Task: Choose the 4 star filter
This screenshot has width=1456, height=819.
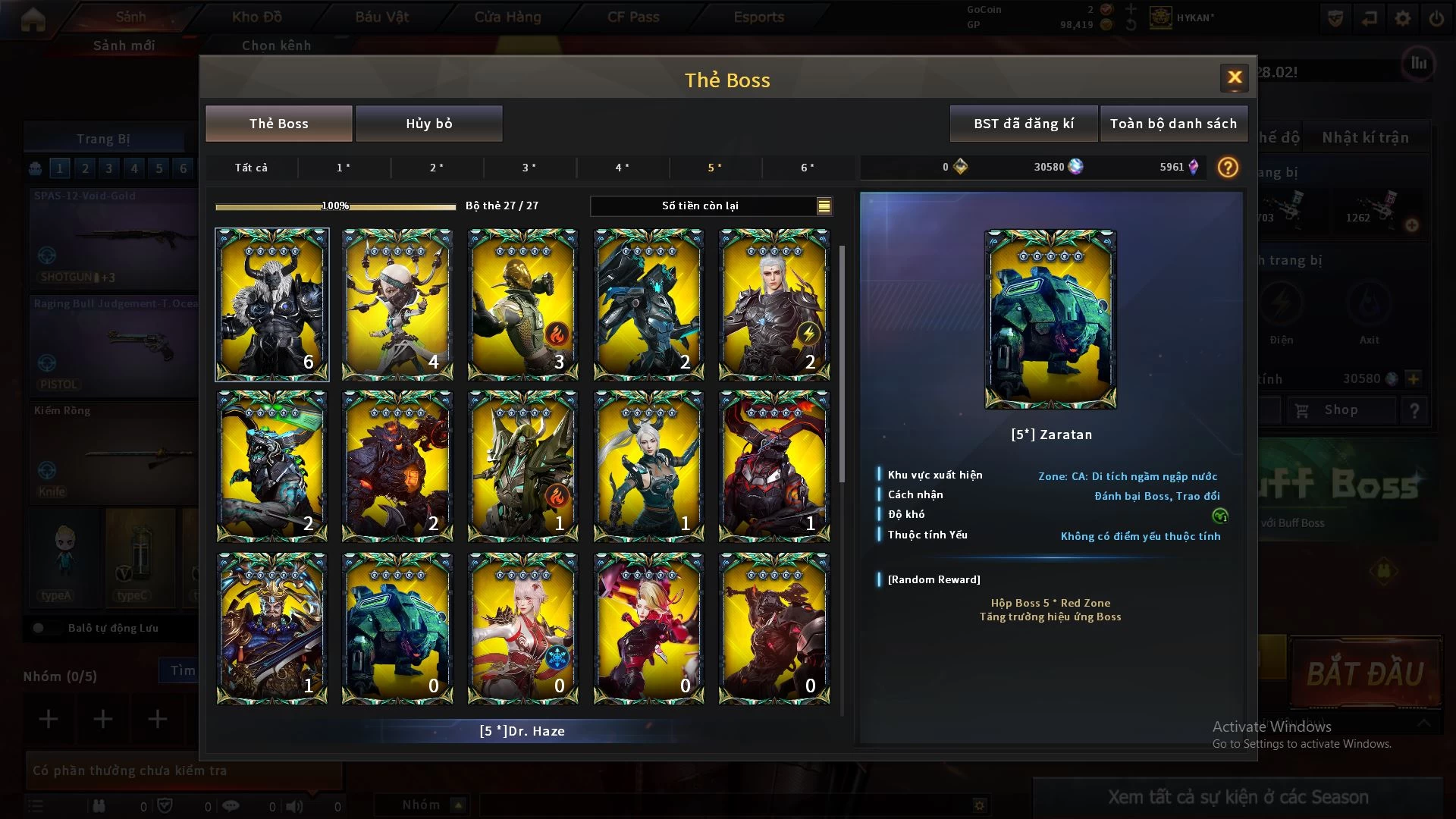Action: click(x=623, y=168)
